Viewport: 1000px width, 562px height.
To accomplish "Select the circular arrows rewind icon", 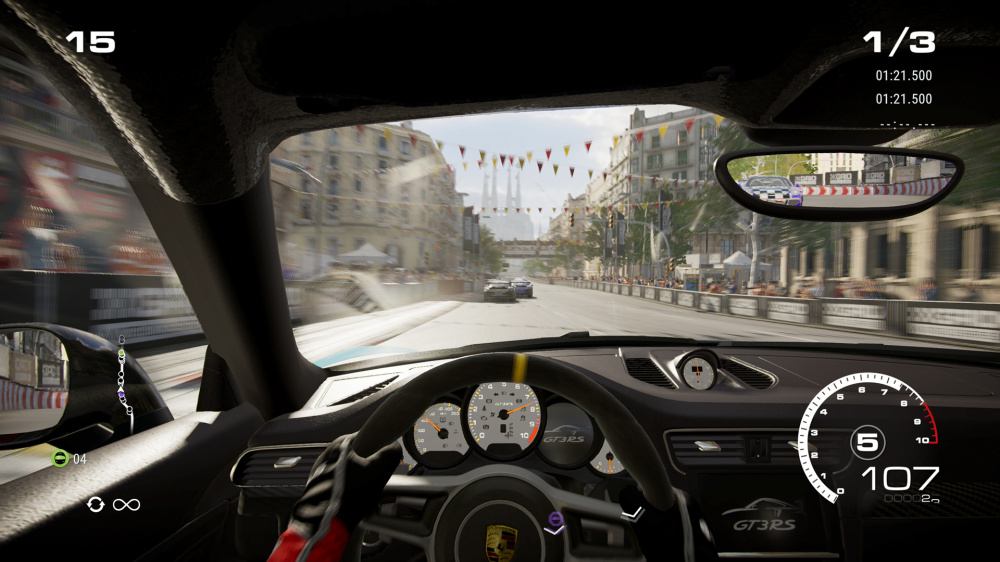I will (95, 504).
